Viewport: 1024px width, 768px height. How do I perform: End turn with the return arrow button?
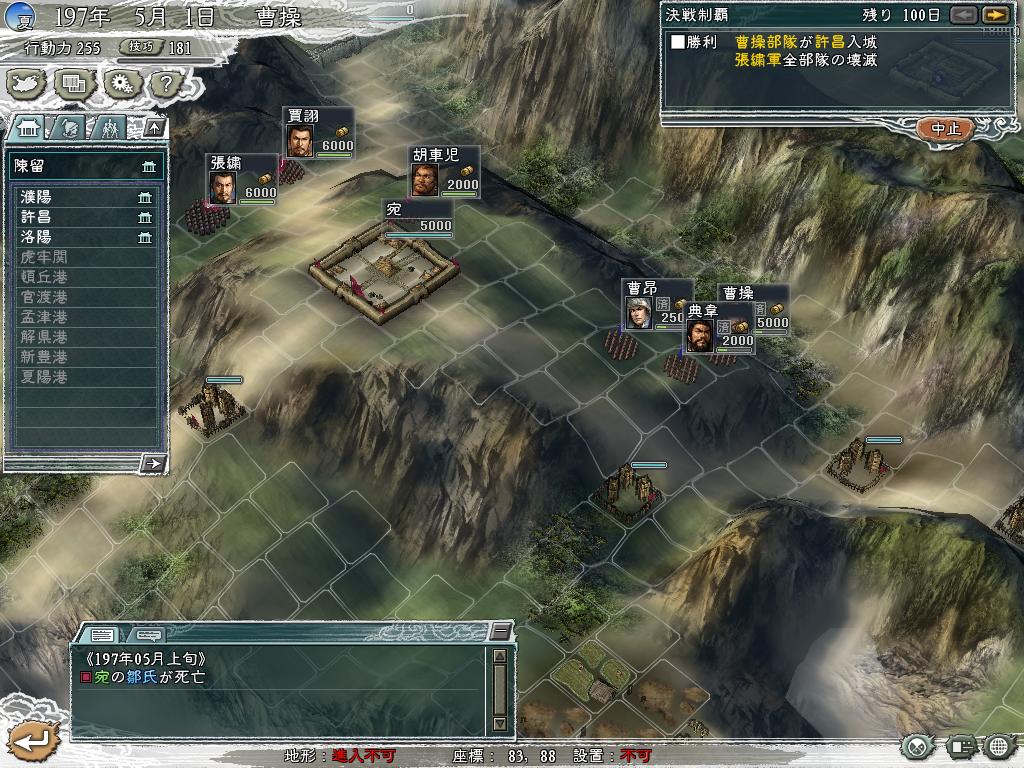pyautogui.click(x=32, y=740)
